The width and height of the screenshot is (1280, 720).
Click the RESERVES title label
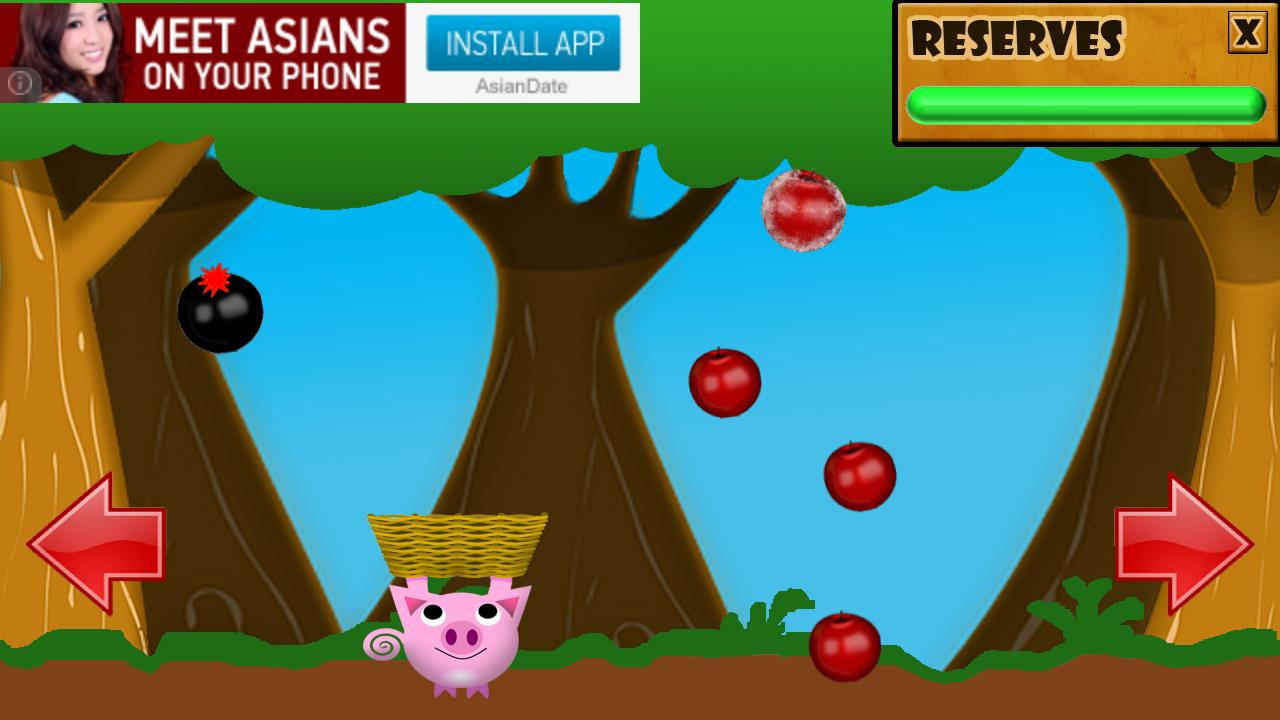click(1020, 42)
